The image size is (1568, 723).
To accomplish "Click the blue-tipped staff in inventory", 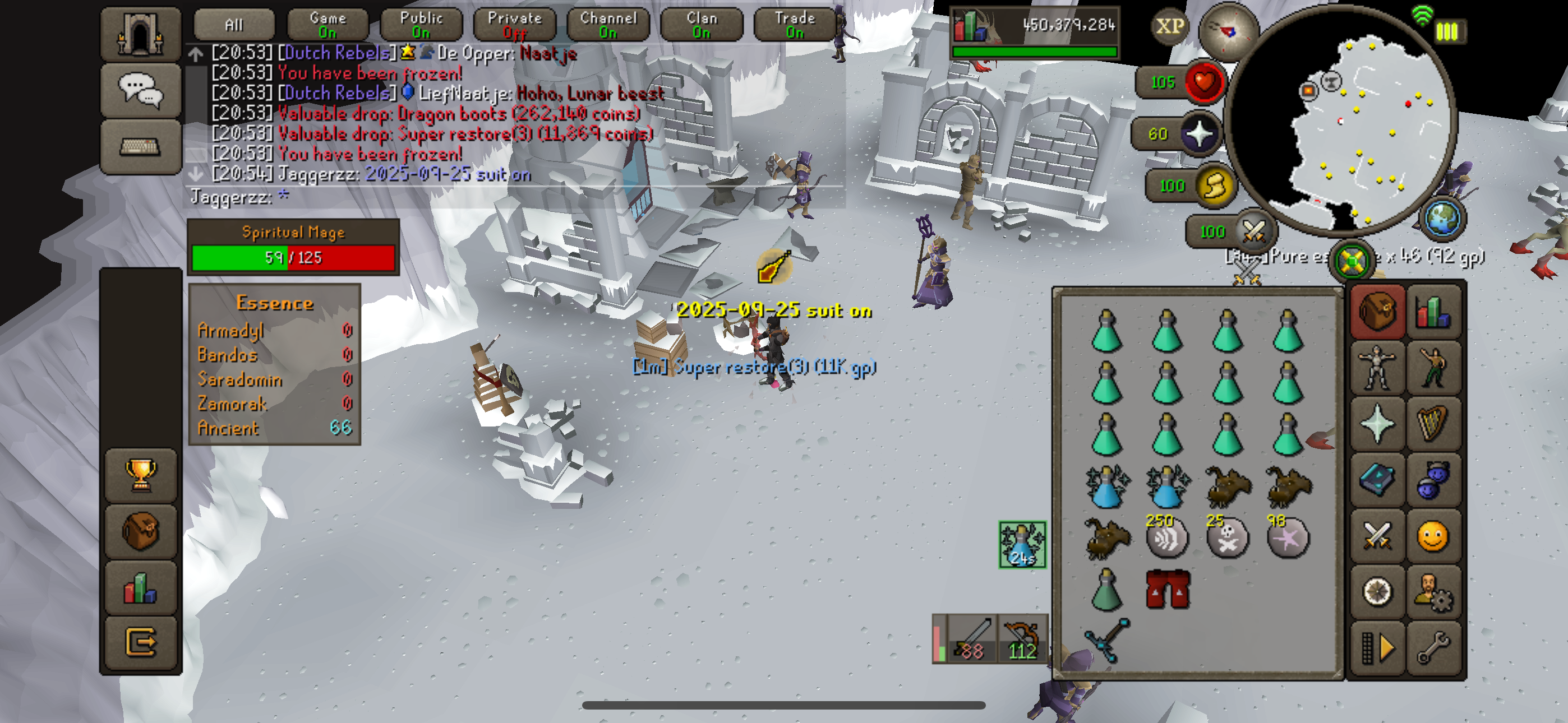I will point(1107,639).
